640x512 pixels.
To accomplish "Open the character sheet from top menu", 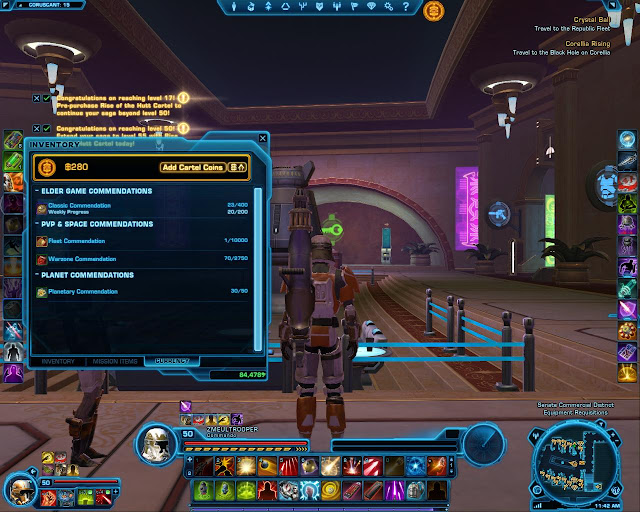I will (235, 7).
